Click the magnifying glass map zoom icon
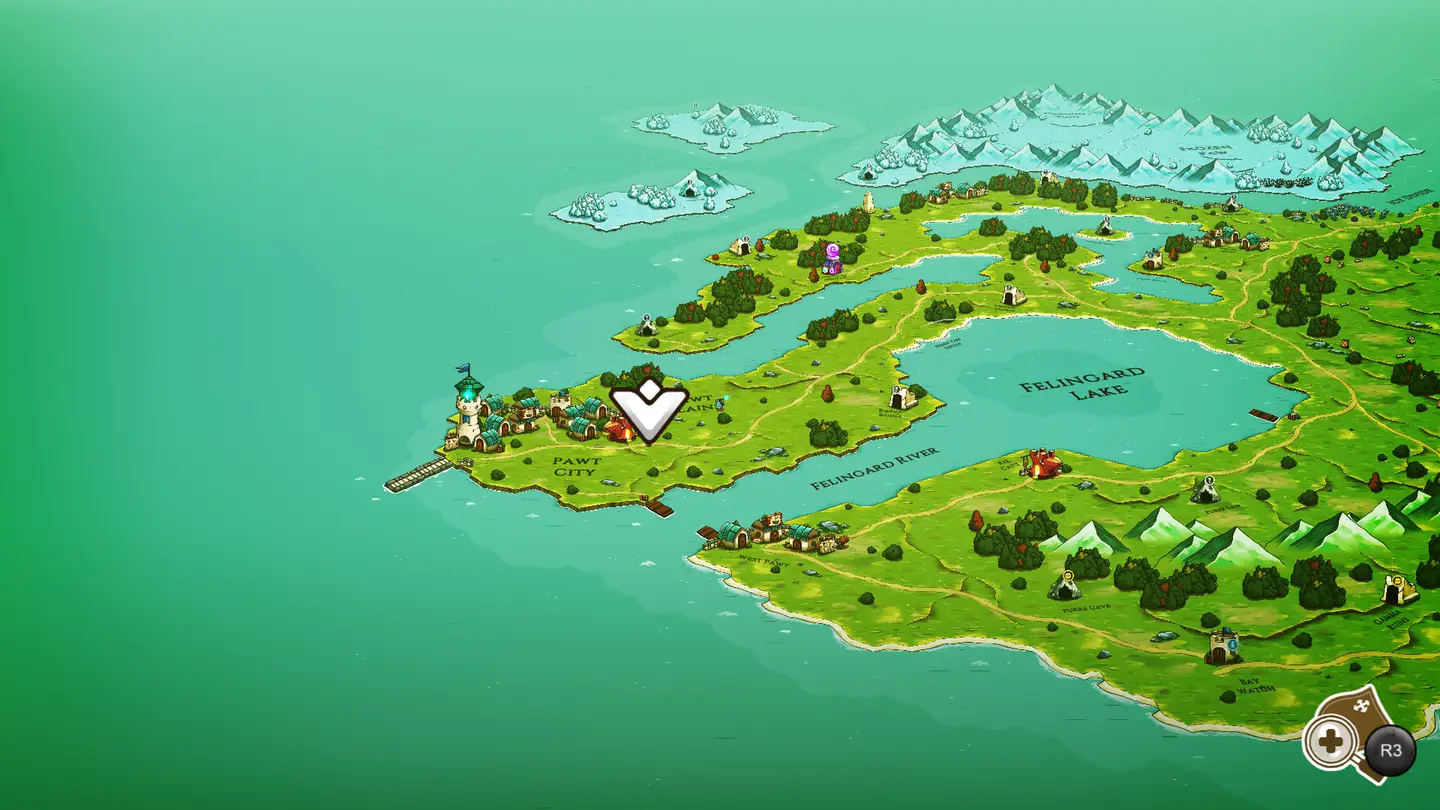The width and height of the screenshot is (1440, 810). [x=1330, y=742]
